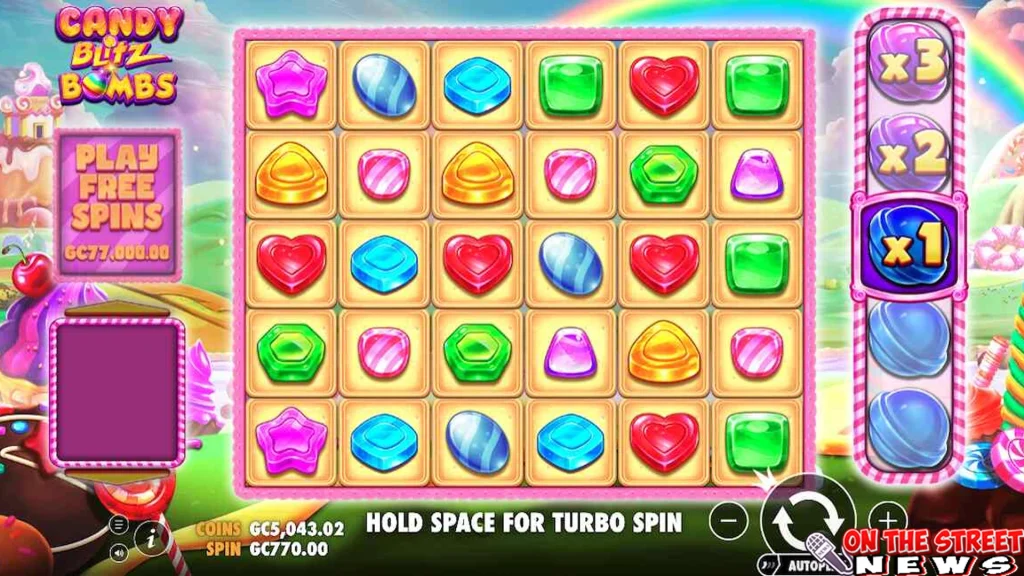Increase the bet with the plus button
Image resolution: width=1024 pixels, height=576 pixels.
pos(886,519)
